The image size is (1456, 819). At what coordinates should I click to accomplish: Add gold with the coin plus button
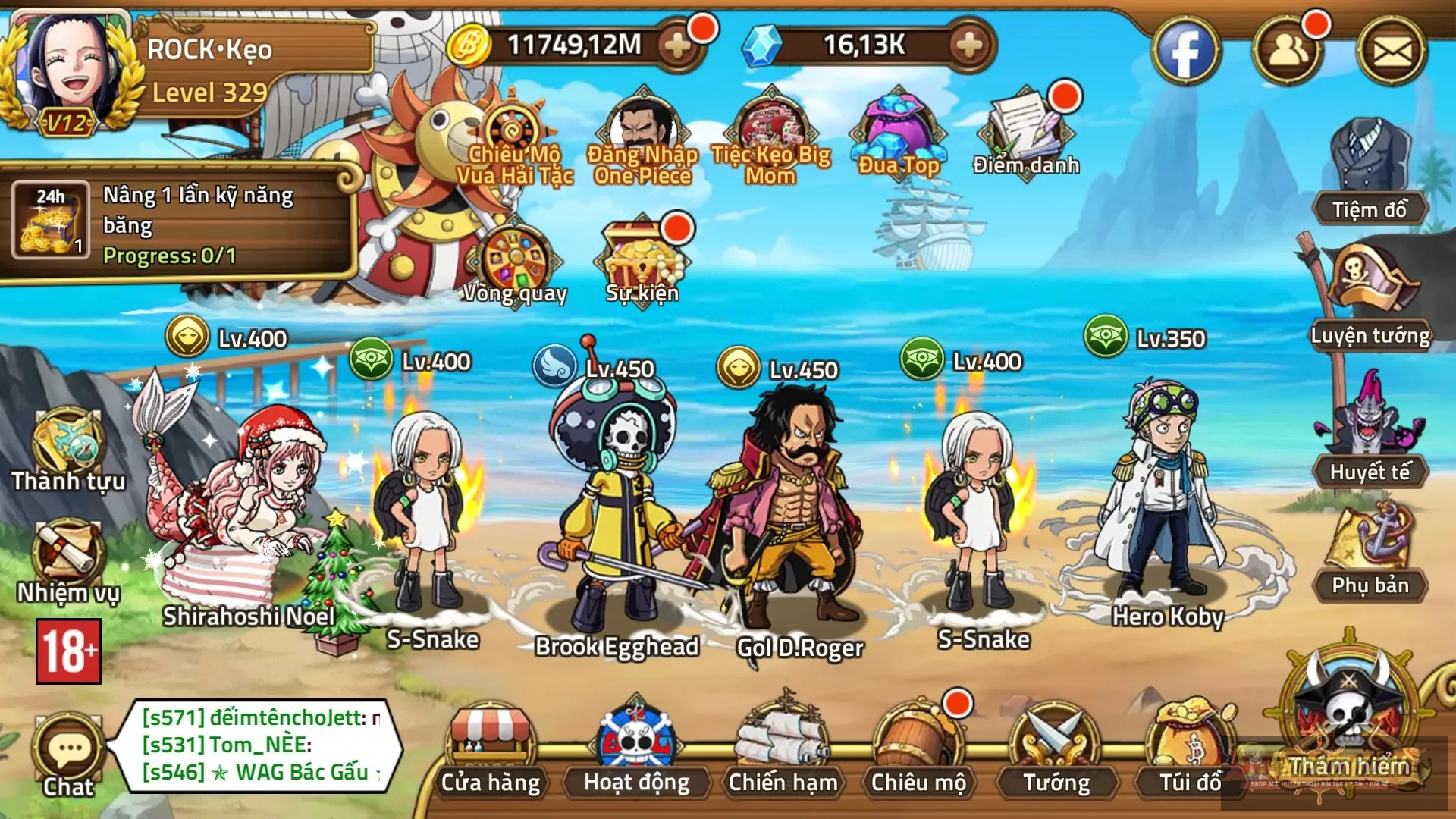point(677,45)
